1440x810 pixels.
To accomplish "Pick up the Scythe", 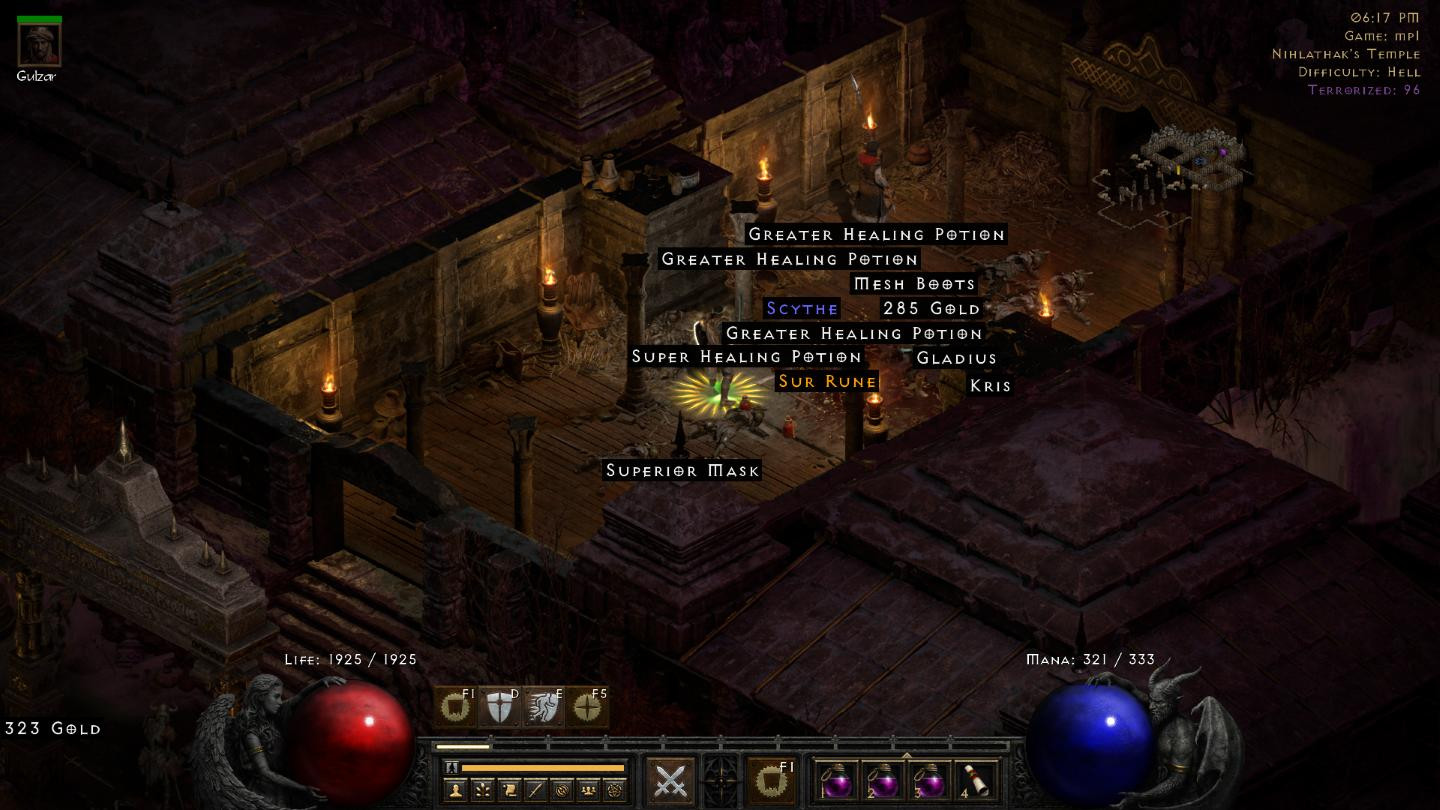I will click(801, 309).
